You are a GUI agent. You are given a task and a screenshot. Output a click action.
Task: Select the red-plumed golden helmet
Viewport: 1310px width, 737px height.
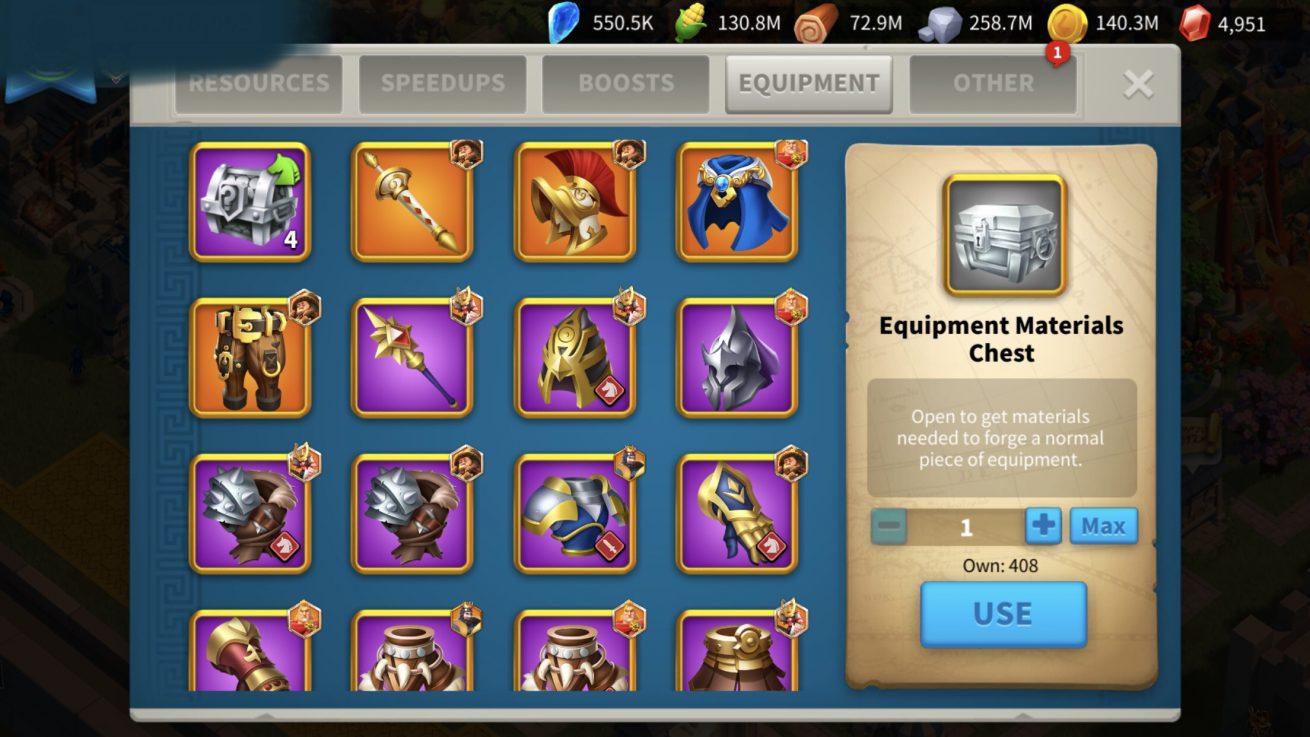(575, 202)
